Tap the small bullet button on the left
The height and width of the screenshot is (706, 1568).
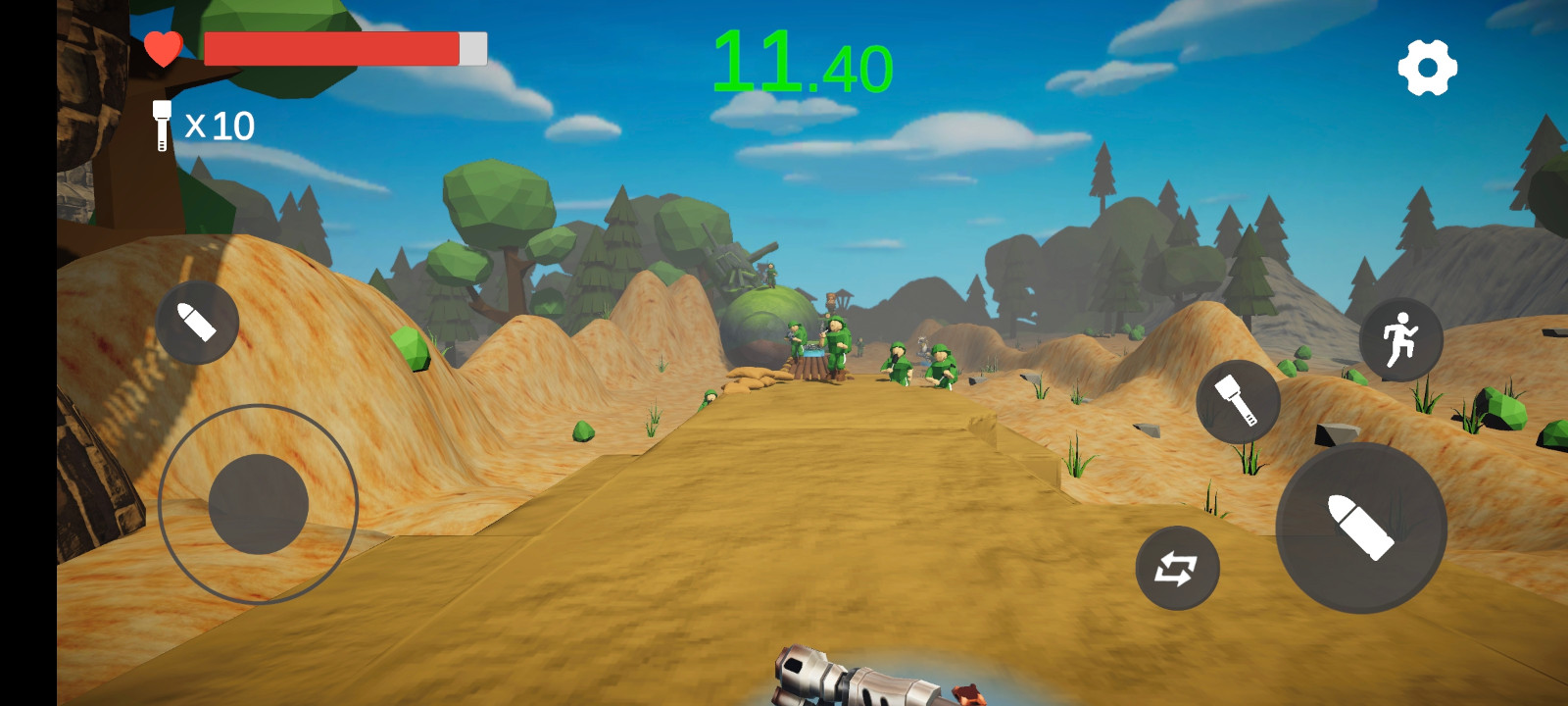pos(197,323)
